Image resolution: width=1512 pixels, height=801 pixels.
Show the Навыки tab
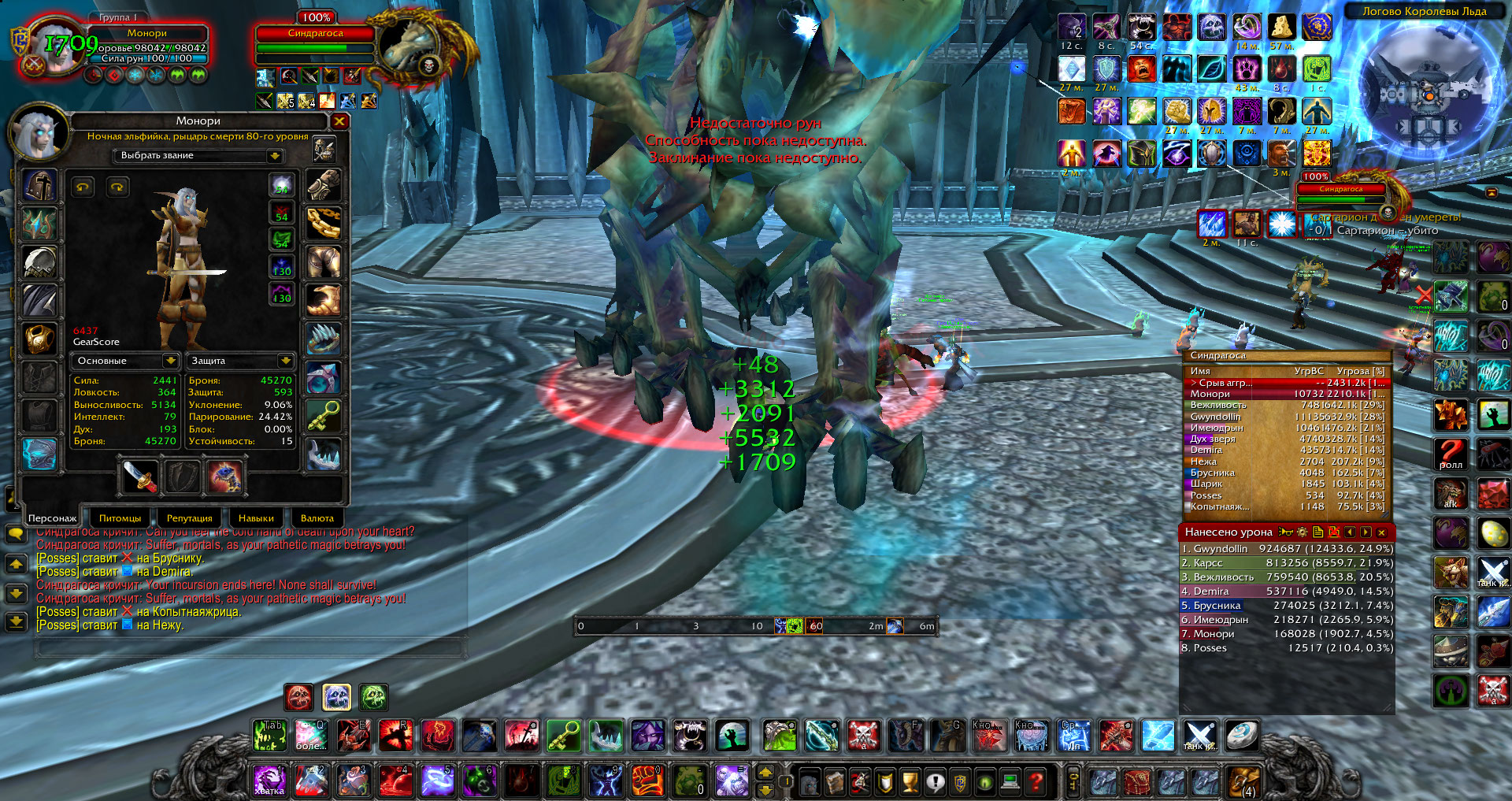(x=256, y=518)
